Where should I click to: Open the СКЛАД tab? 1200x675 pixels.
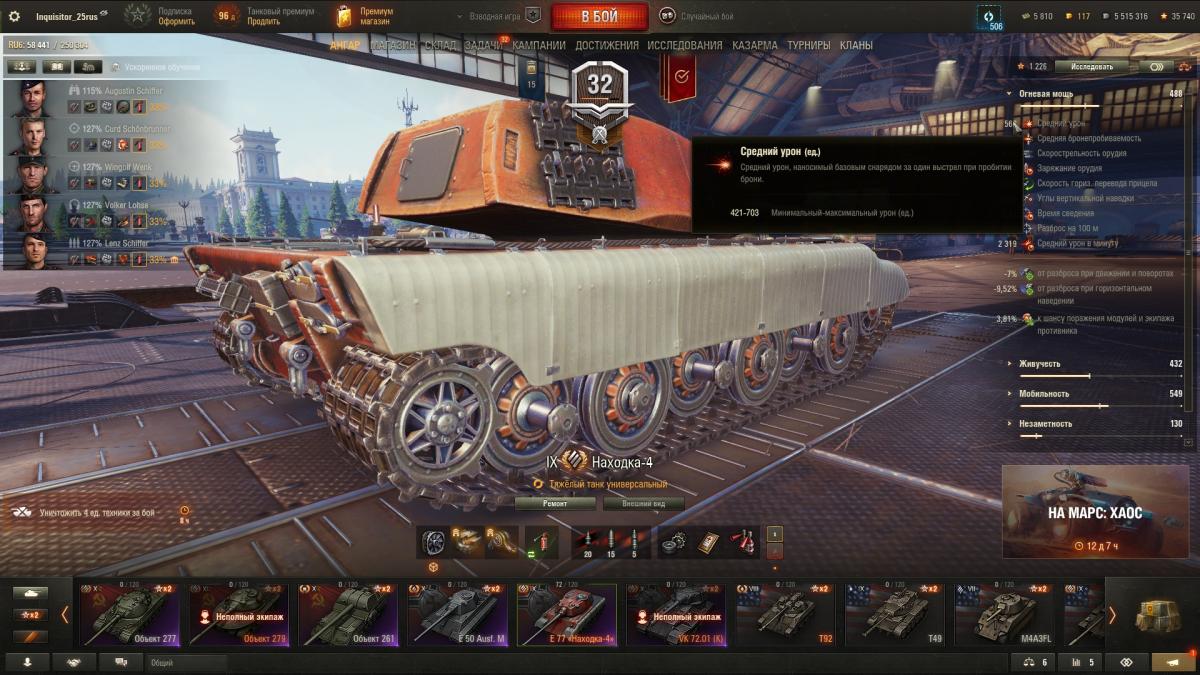tap(440, 45)
